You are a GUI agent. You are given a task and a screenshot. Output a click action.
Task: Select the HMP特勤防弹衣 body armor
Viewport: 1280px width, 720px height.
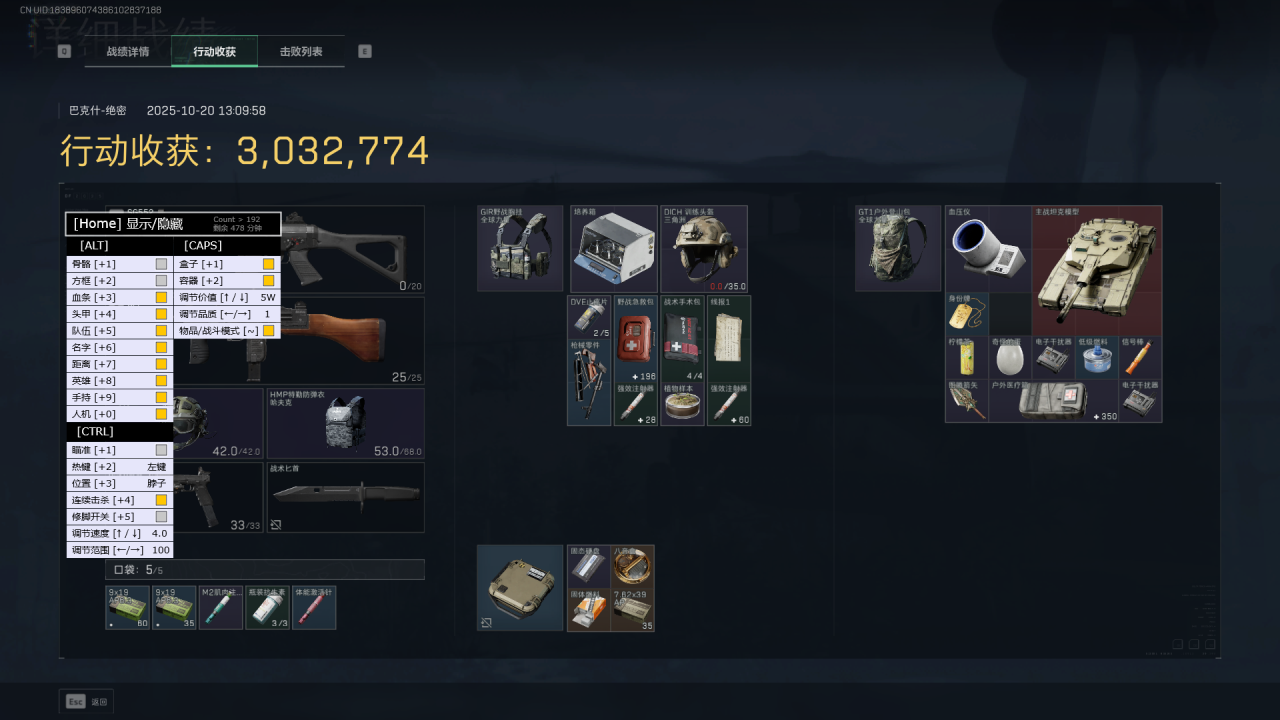click(x=345, y=423)
